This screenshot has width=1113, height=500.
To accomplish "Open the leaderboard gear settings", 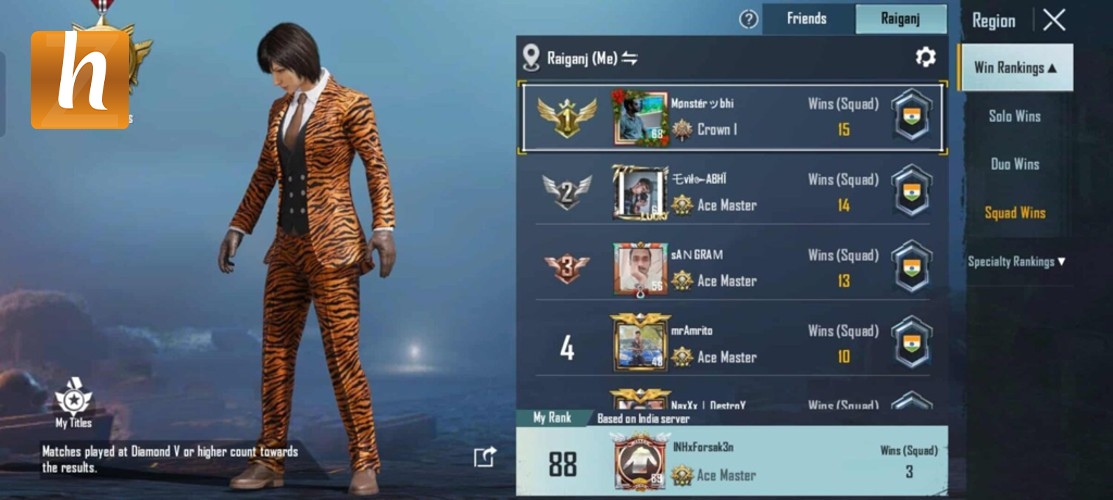I will [x=925, y=57].
